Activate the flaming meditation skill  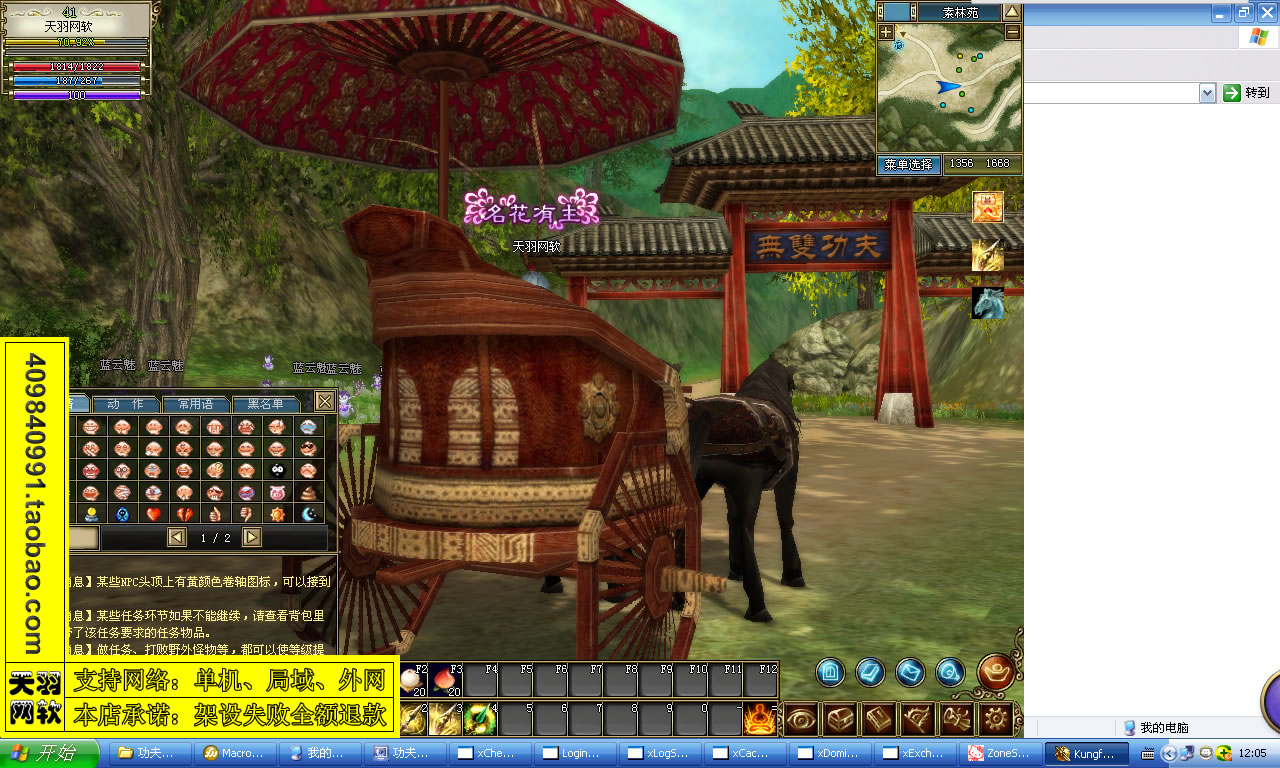click(x=759, y=718)
